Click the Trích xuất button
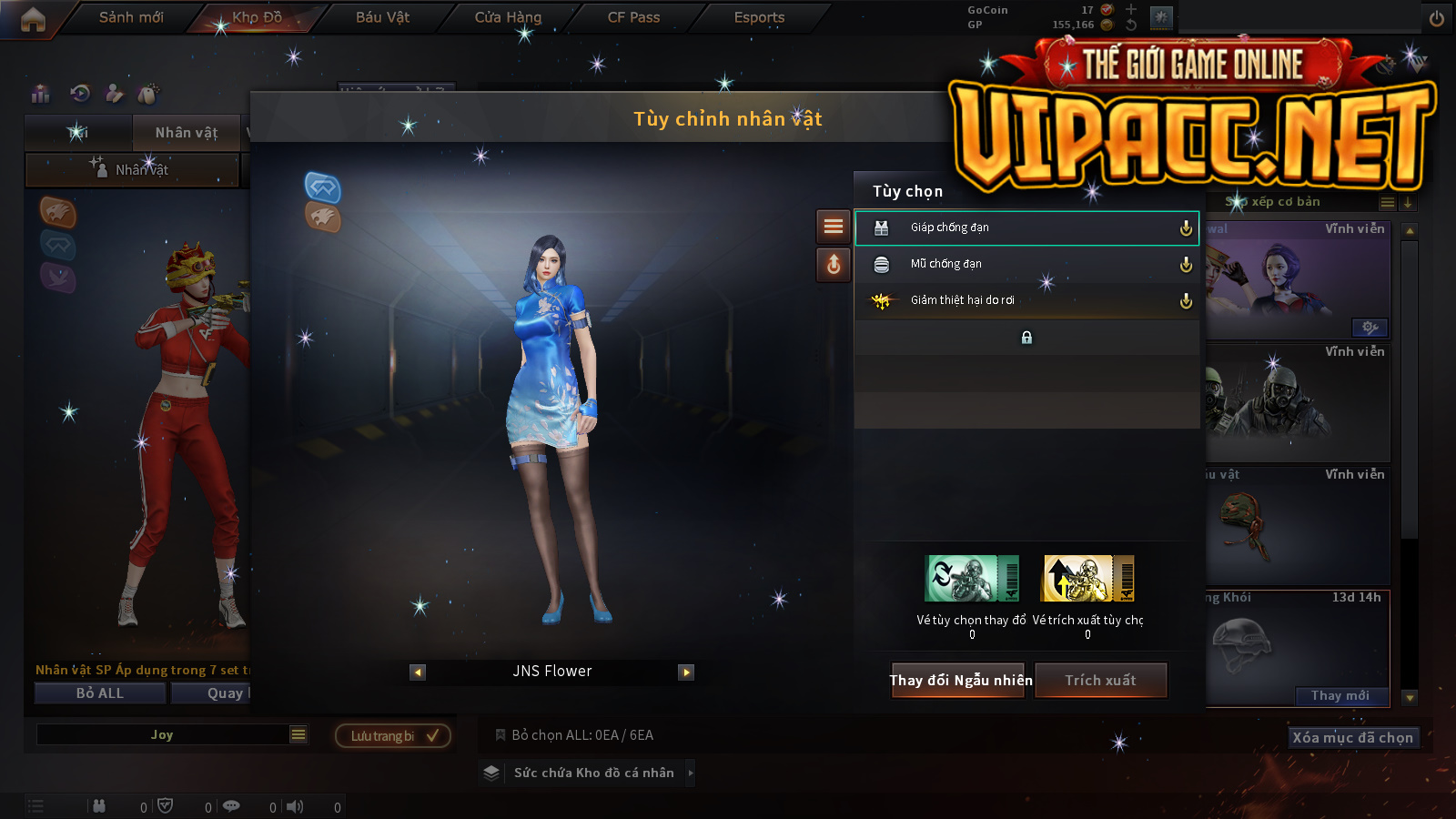The height and width of the screenshot is (819, 1456). [x=1101, y=681]
